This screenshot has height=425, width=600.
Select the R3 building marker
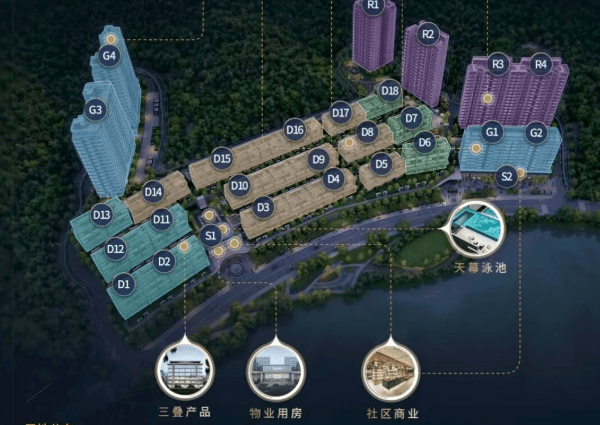coord(499,65)
